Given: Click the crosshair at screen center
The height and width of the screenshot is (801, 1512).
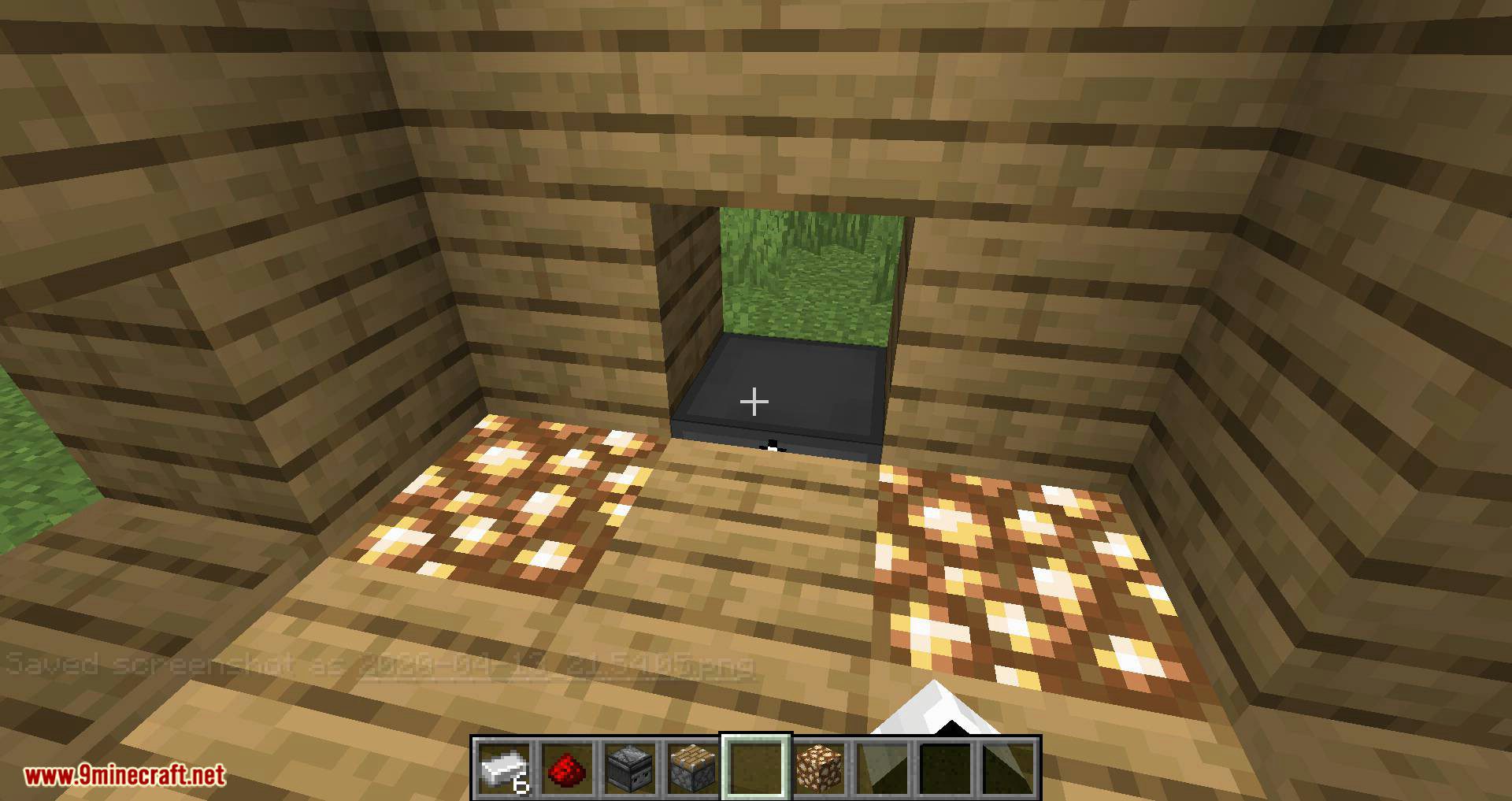Looking at the screenshot, I should point(754,401).
